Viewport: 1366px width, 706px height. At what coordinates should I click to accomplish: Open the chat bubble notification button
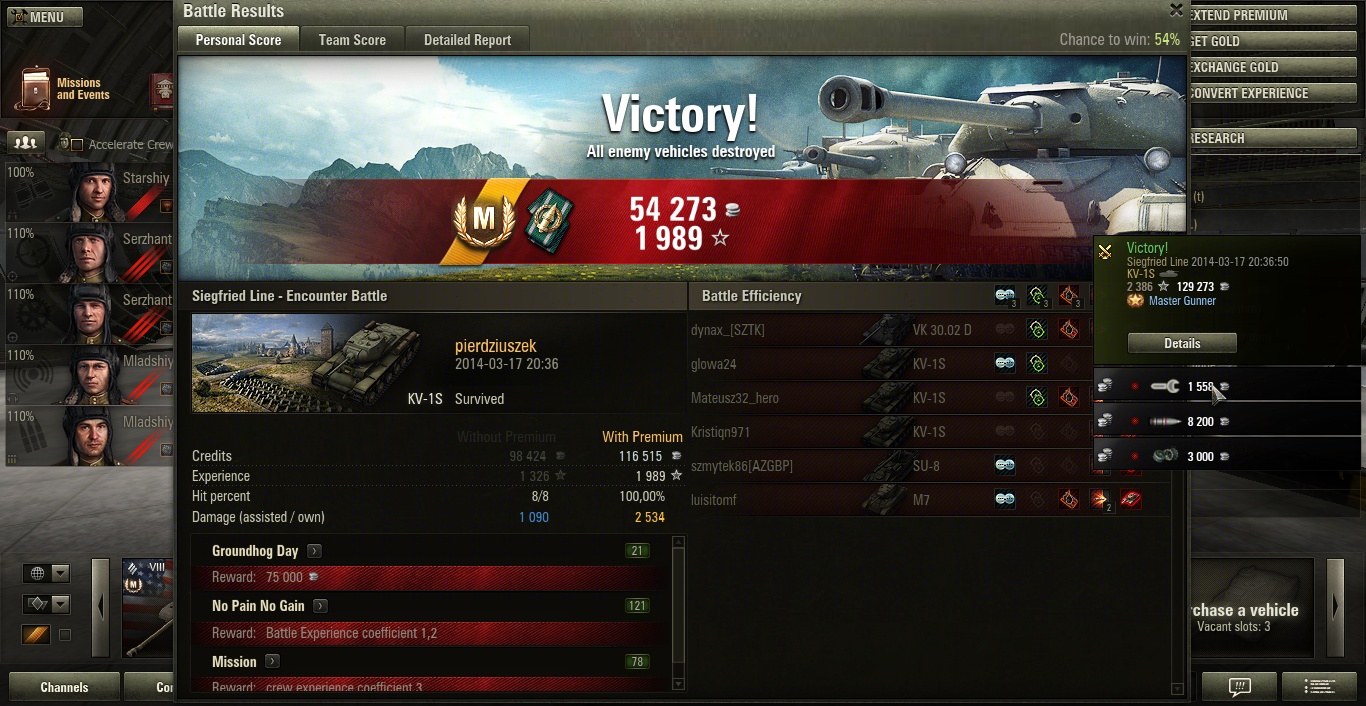[1239, 687]
